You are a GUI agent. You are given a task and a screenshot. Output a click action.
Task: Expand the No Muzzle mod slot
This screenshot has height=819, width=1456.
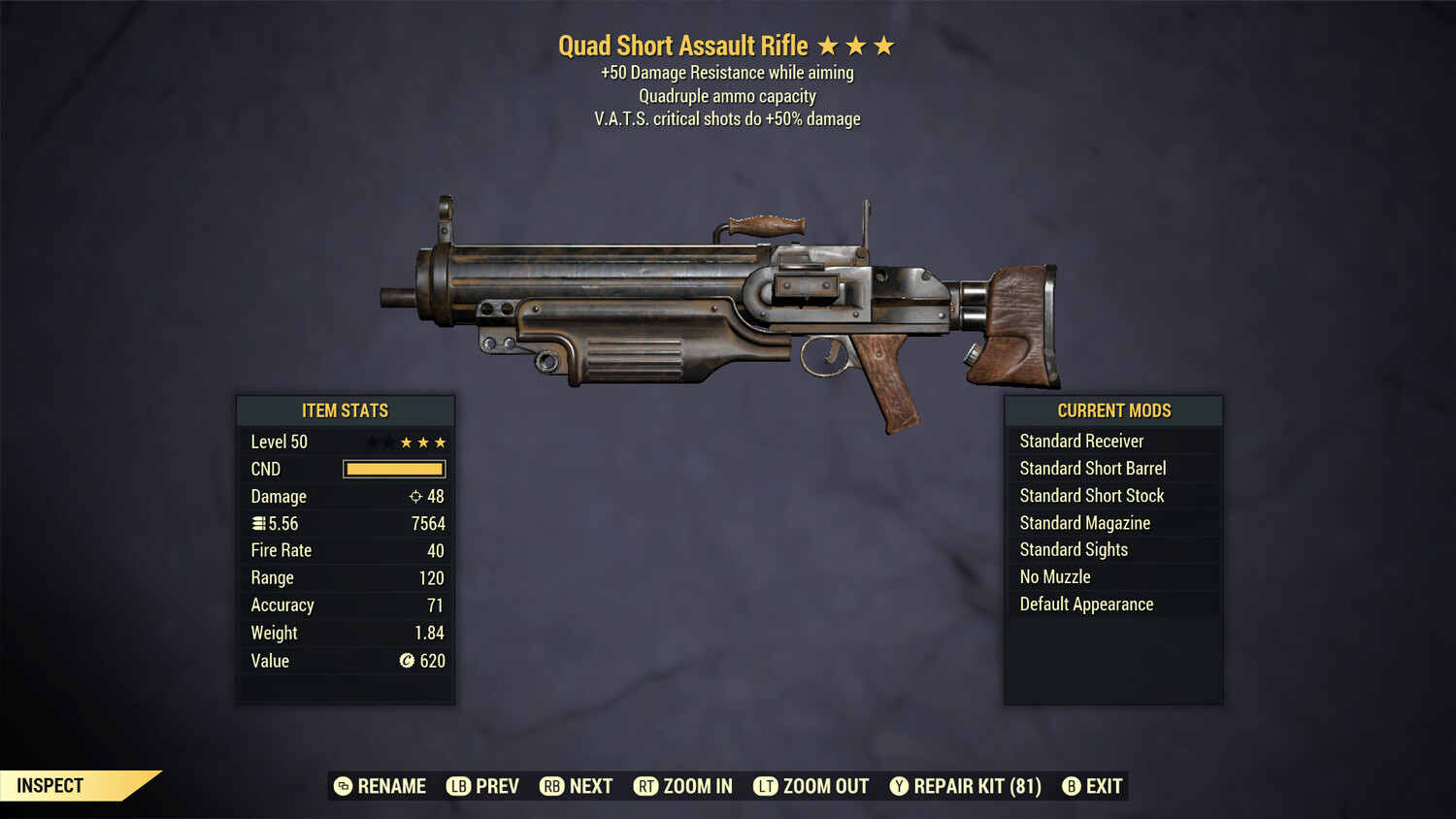coord(1053,576)
